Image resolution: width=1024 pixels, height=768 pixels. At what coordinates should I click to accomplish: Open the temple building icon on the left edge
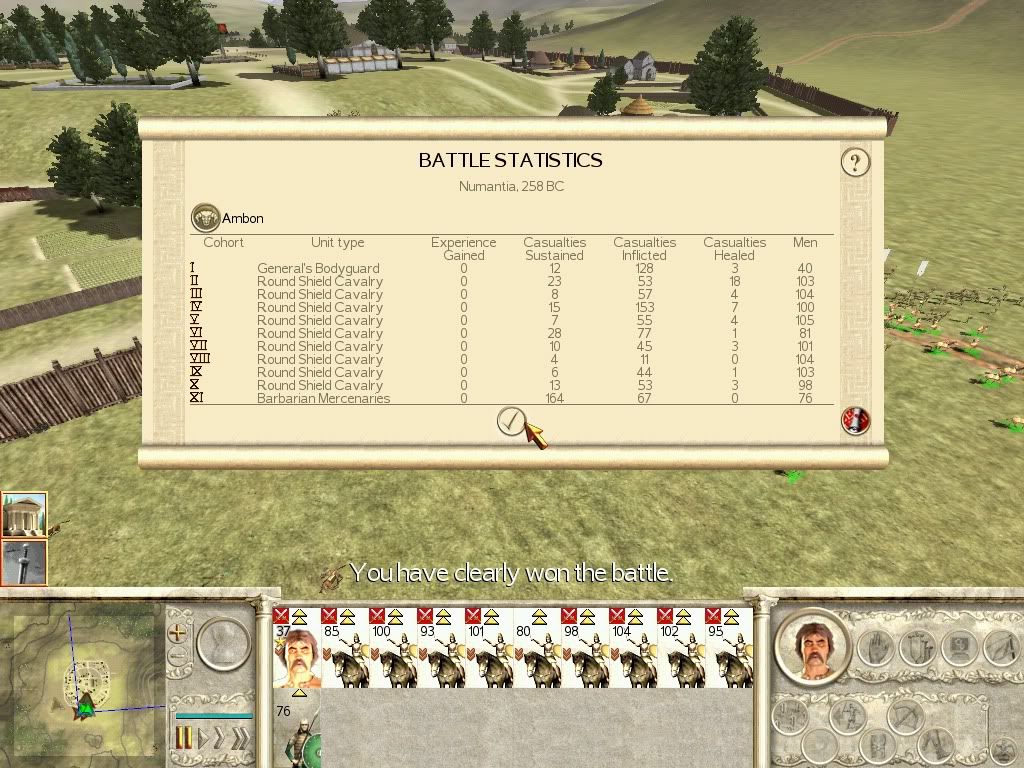pyautogui.click(x=24, y=514)
